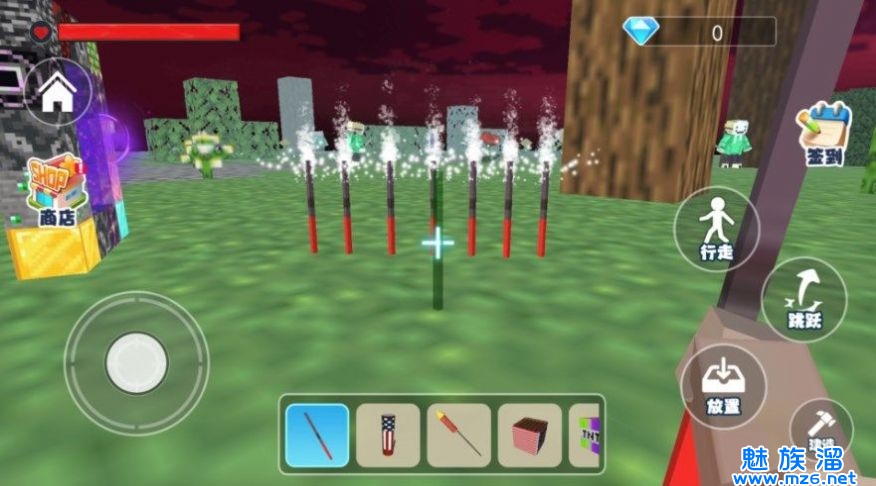Tap the place (放置) button
The width and height of the screenshot is (876, 486).
(x=722, y=385)
